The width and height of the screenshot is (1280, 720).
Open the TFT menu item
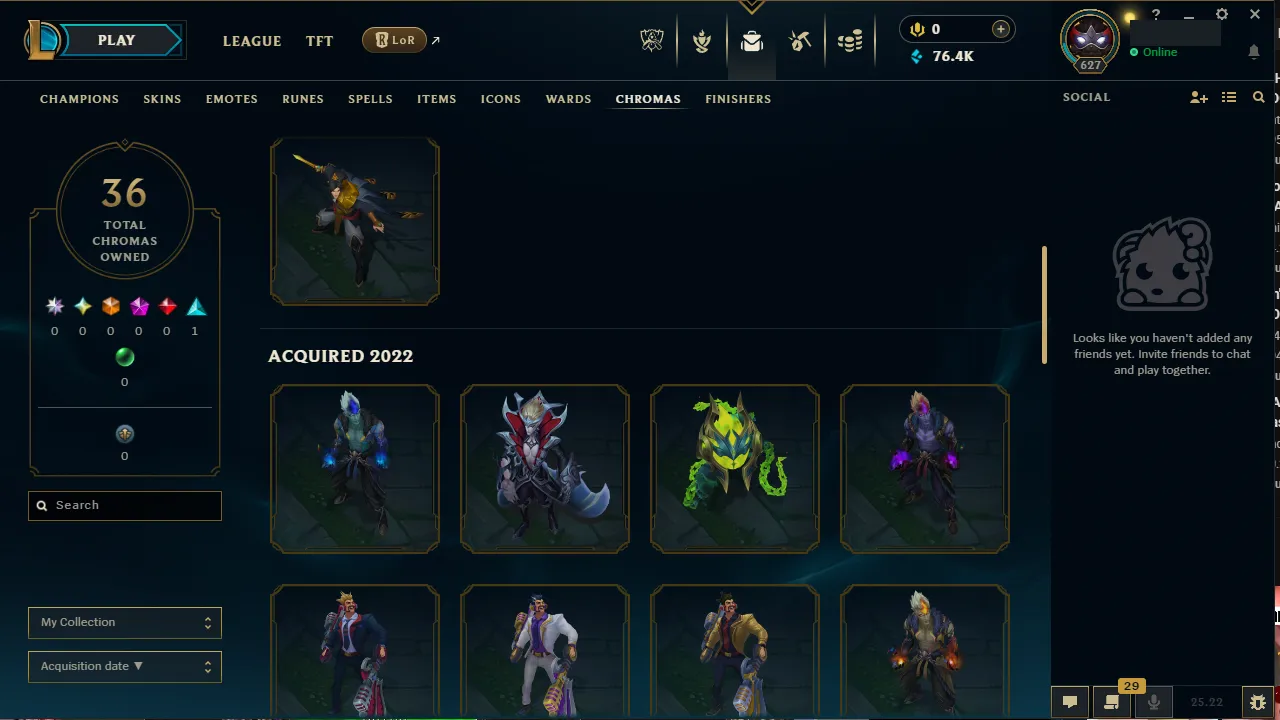[319, 41]
